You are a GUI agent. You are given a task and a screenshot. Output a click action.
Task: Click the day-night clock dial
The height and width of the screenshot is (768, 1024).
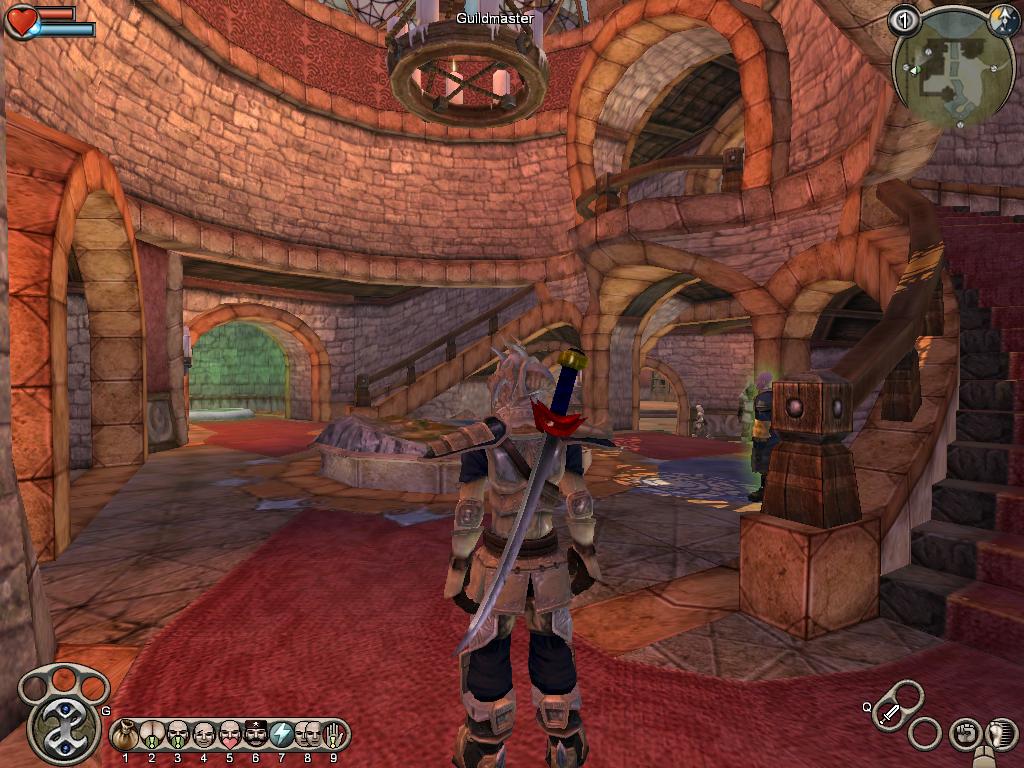click(1002, 20)
